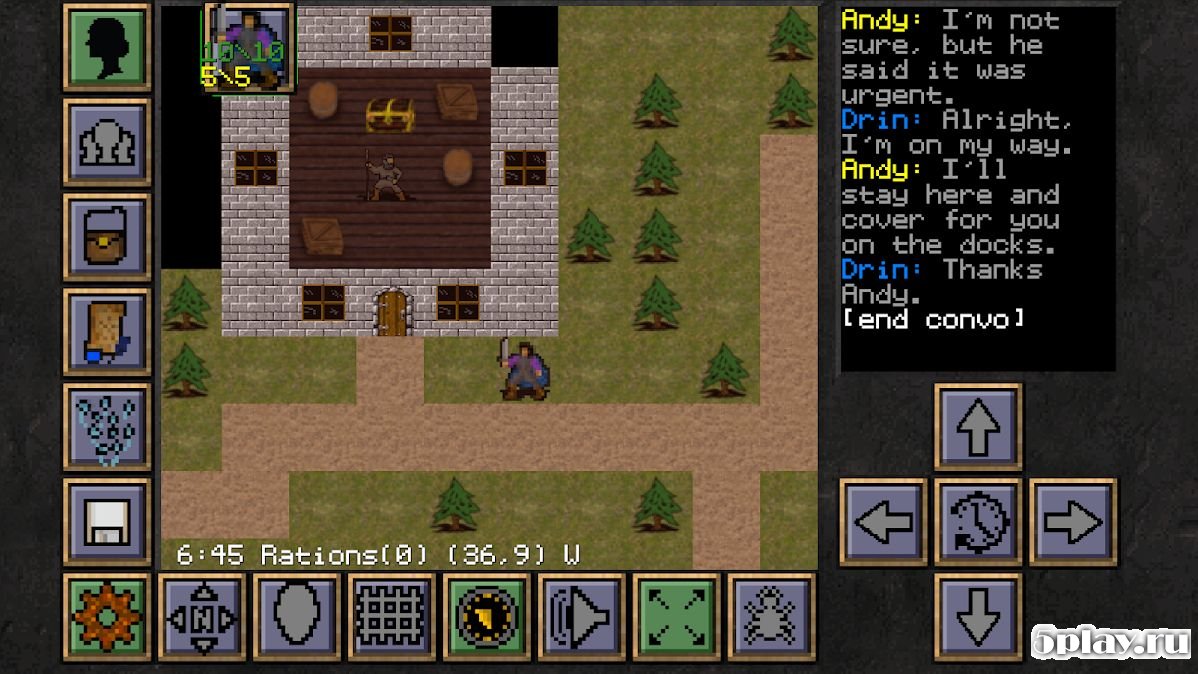Move up with the up arrow button
This screenshot has width=1198, height=674.
click(x=978, y=427)
